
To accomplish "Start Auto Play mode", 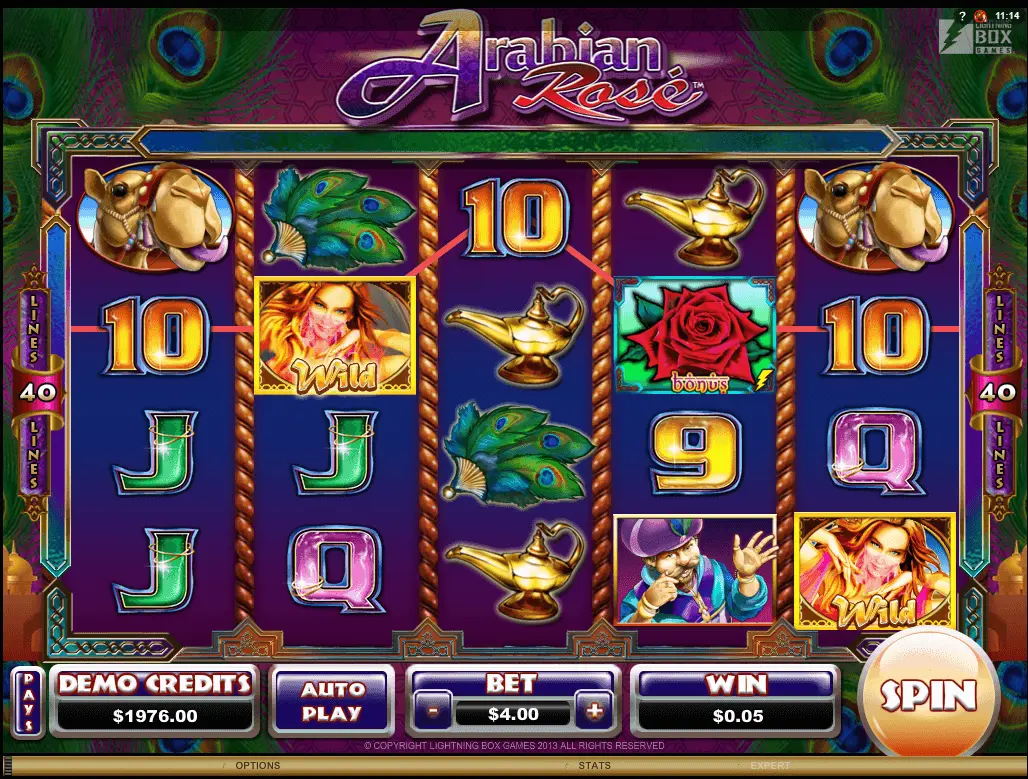I will click(331, 701).
